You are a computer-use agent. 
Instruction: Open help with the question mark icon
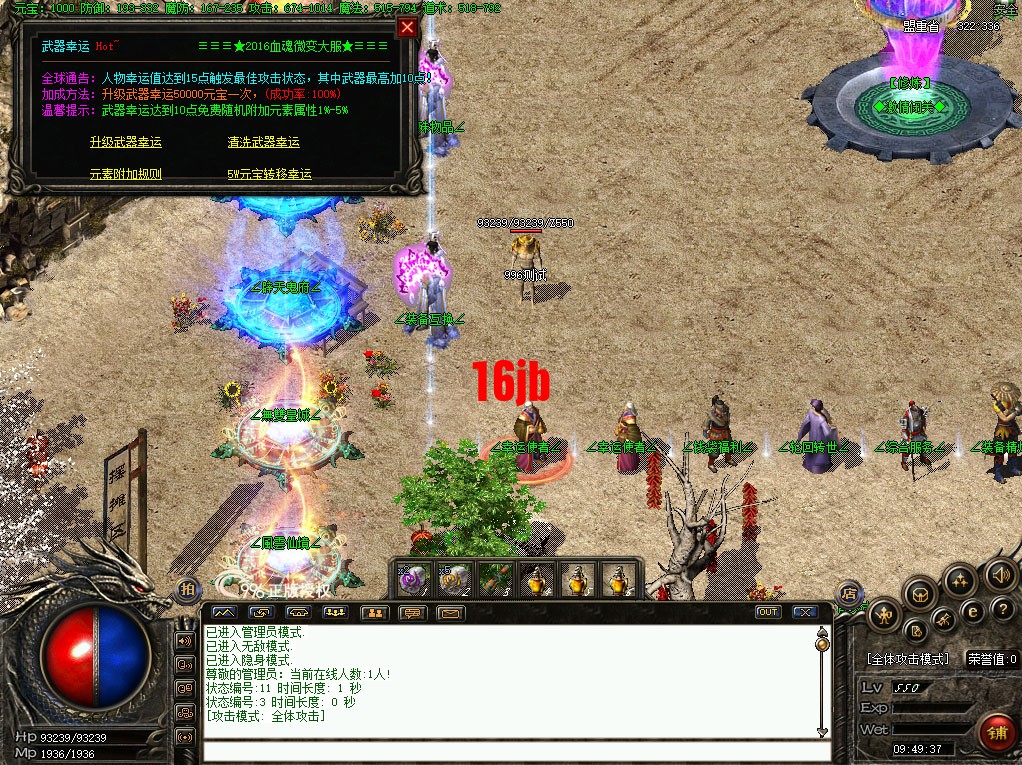pyautogui.click(x=1001, y=609)
